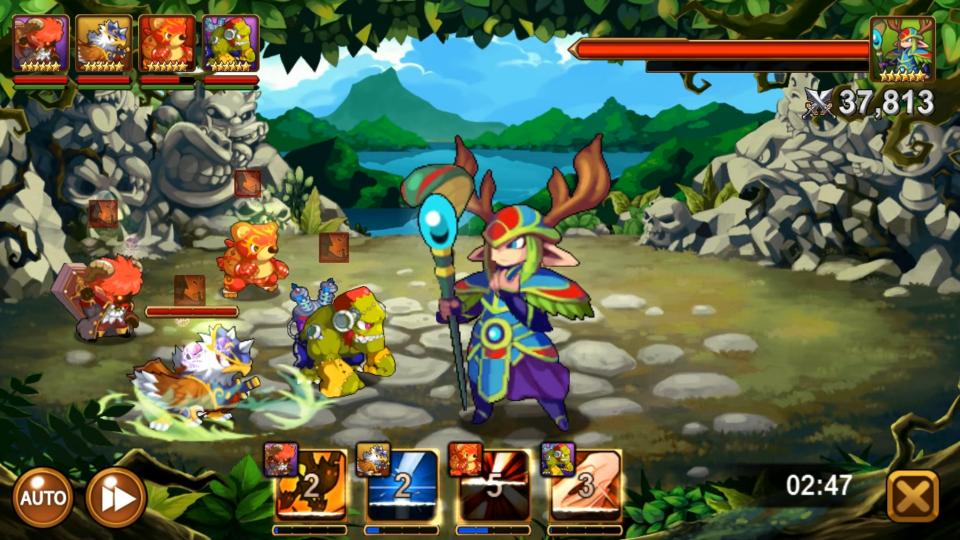Trigger the red burst skill showing 5
Viewport: 960px width, 540px height.
pos(494,486)
